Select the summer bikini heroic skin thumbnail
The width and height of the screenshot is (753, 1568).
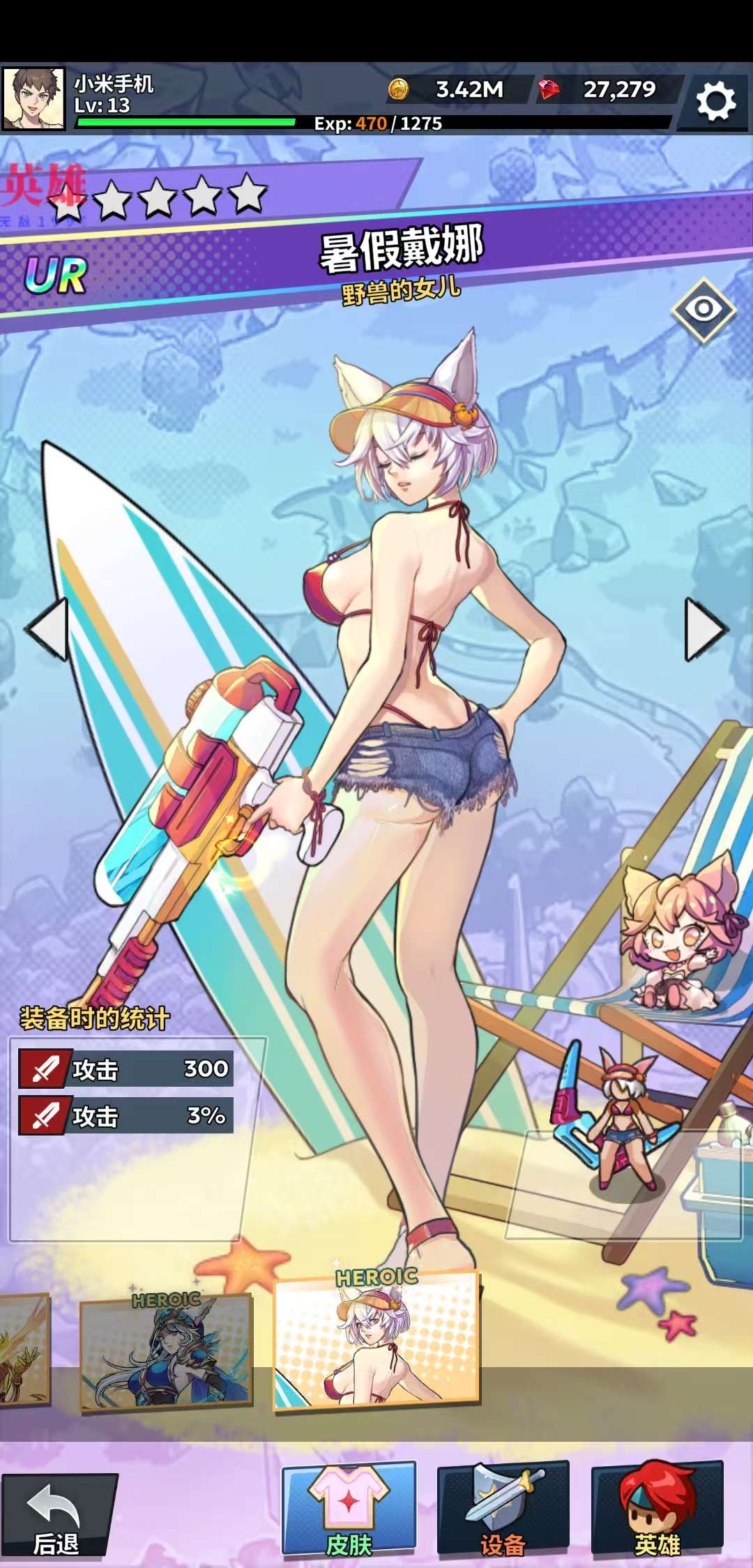click(376, 1339)
